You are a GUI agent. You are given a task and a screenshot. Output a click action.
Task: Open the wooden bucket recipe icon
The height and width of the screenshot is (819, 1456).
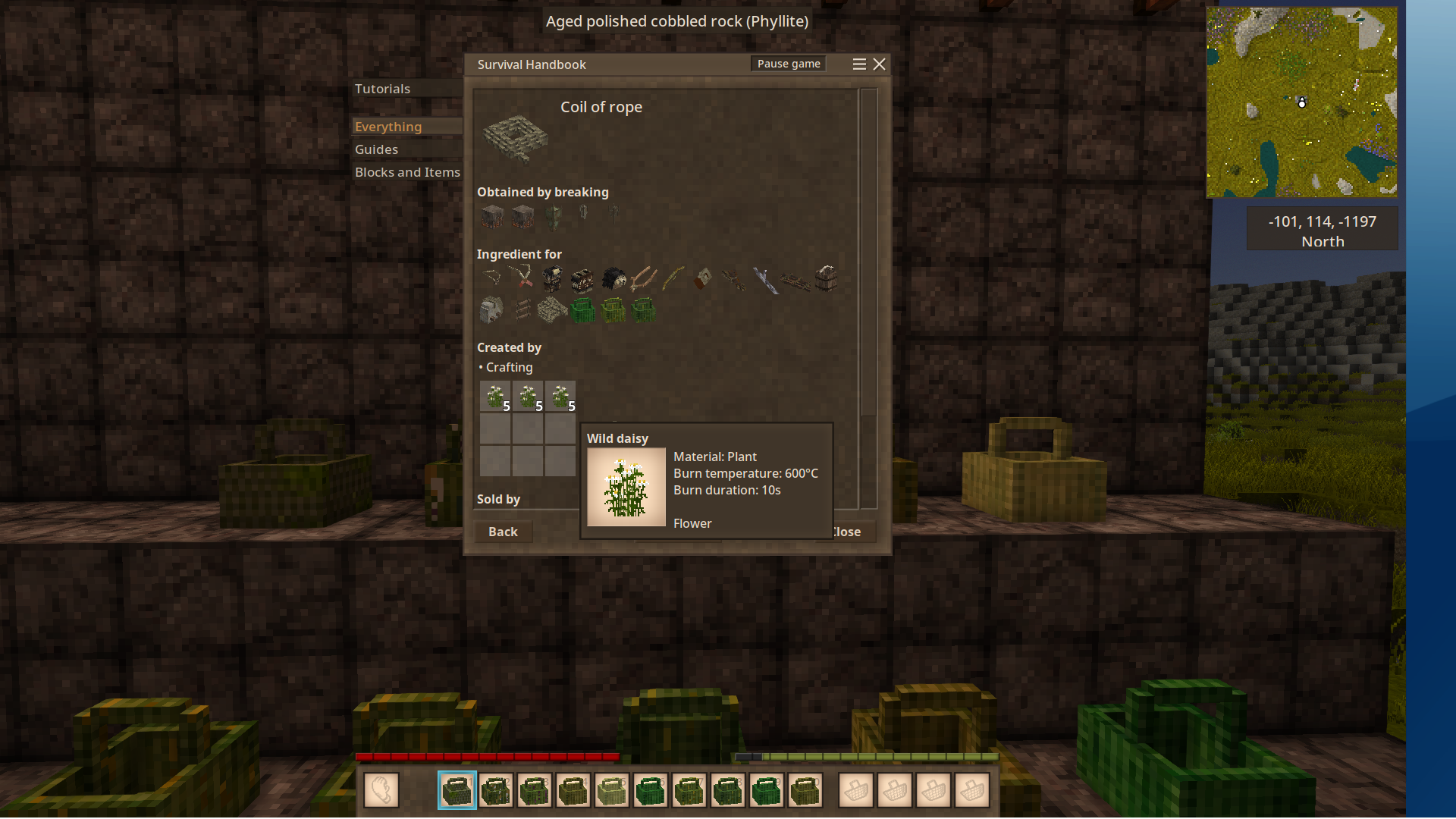tap(826, 279)
